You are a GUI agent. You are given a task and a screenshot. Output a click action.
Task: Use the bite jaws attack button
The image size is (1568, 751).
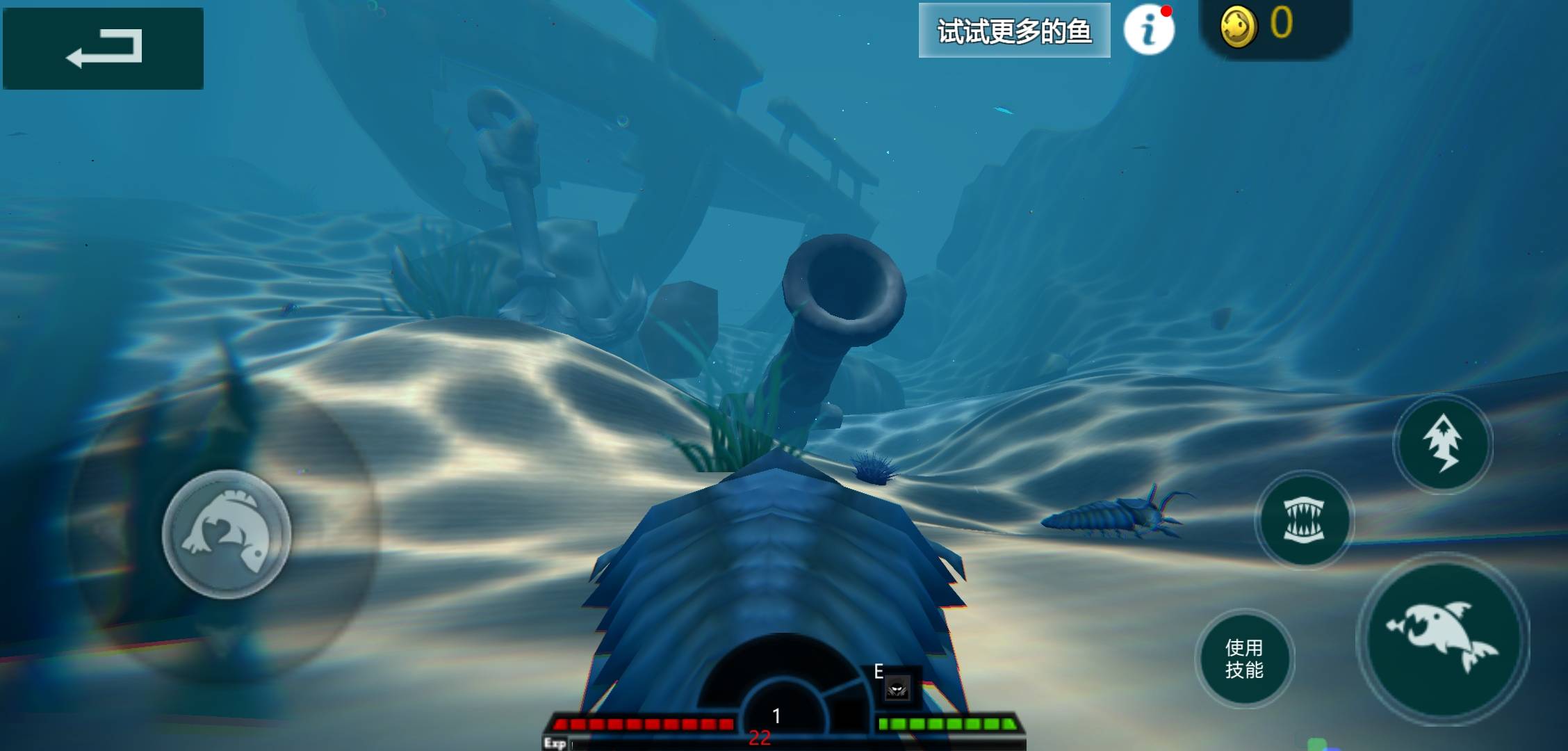click(x=1304, y=520)
